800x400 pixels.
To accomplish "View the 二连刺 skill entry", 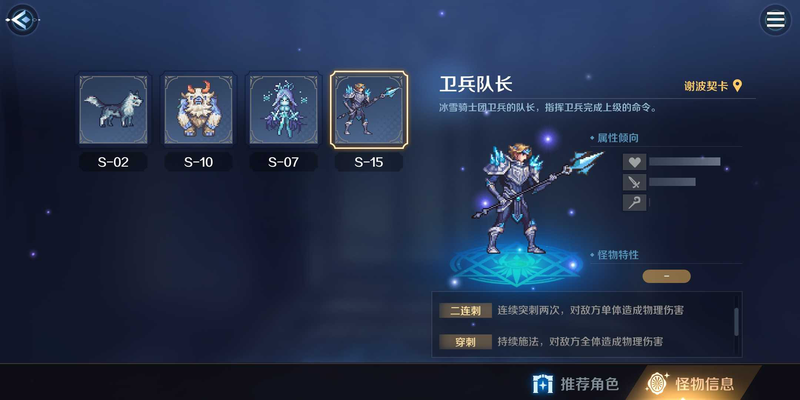I will click(466, 311).
